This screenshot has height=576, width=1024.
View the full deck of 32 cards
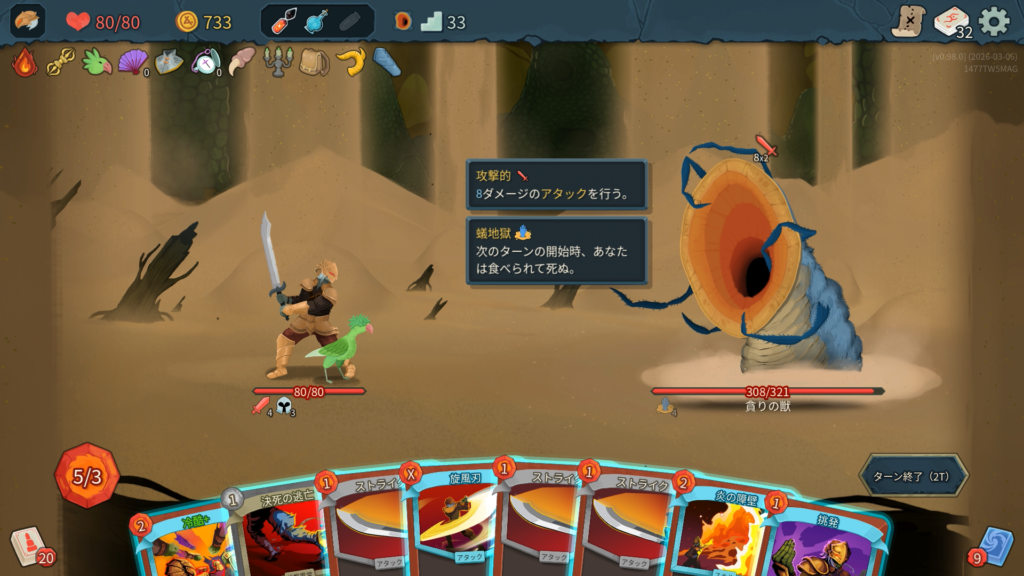(x=951, y=21)
